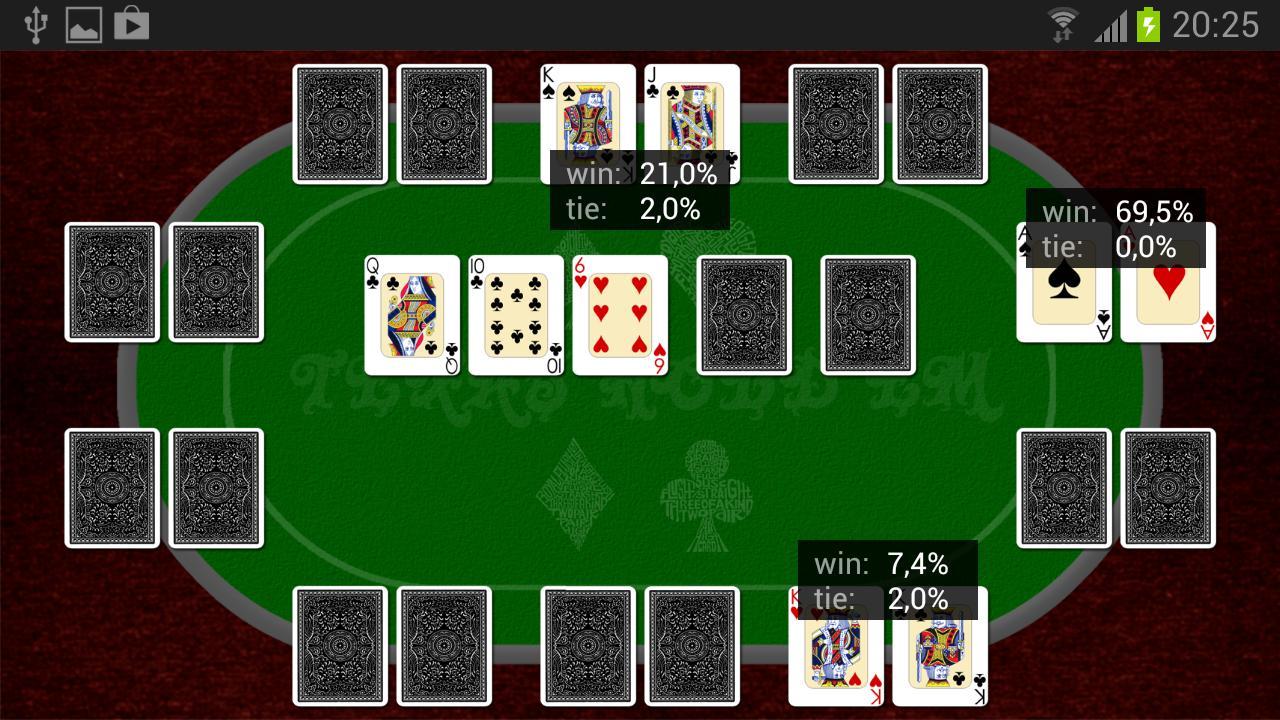Tap the Google Play Store icon in status bar
This screenshot has height=720, width=1280.
(130, 26)
